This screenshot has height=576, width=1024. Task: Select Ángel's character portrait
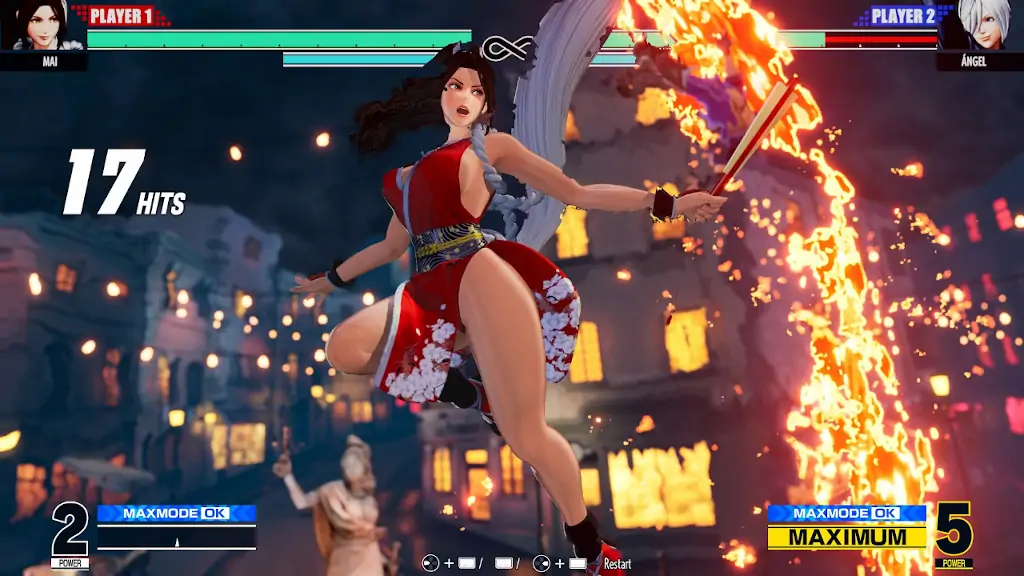981,26
